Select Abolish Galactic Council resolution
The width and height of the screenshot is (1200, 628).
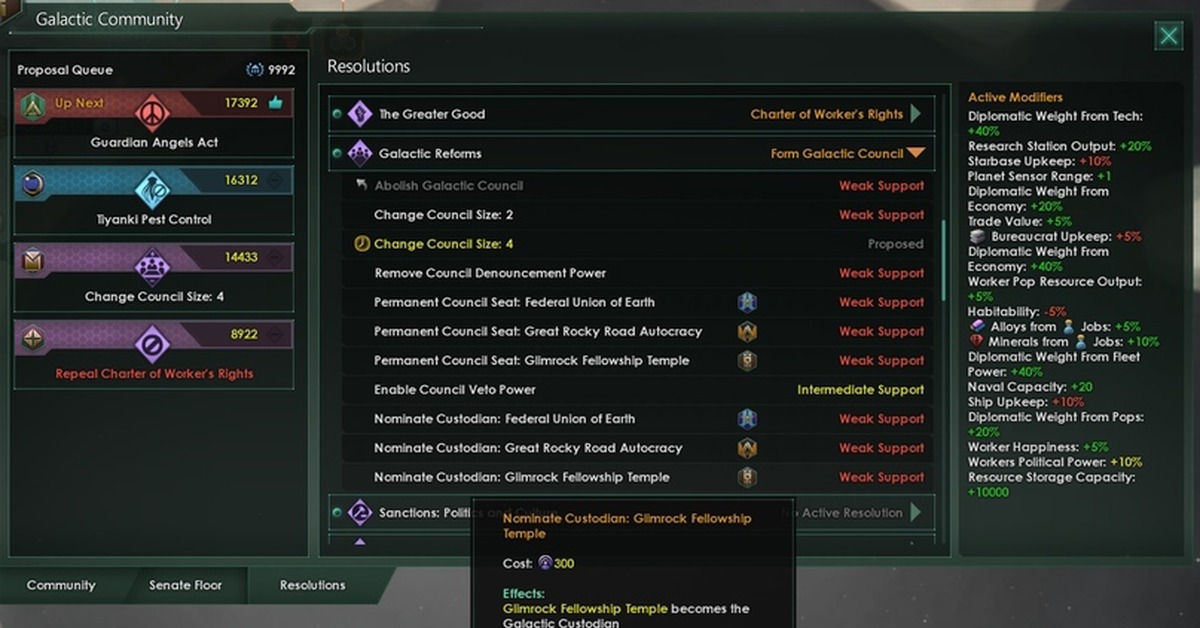[x=448, y=186]
